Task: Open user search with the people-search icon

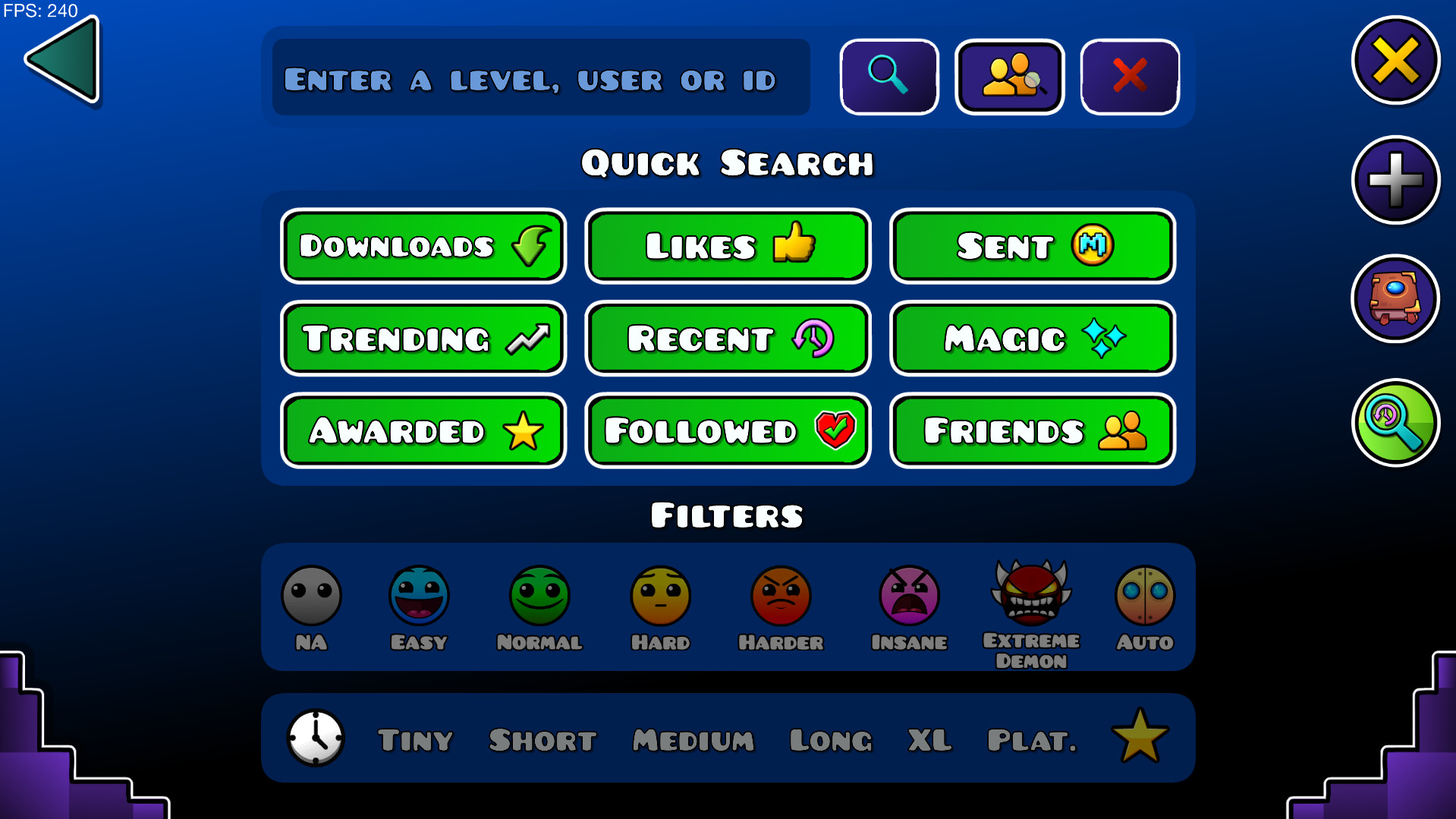Action: (x=1009, y=77)
